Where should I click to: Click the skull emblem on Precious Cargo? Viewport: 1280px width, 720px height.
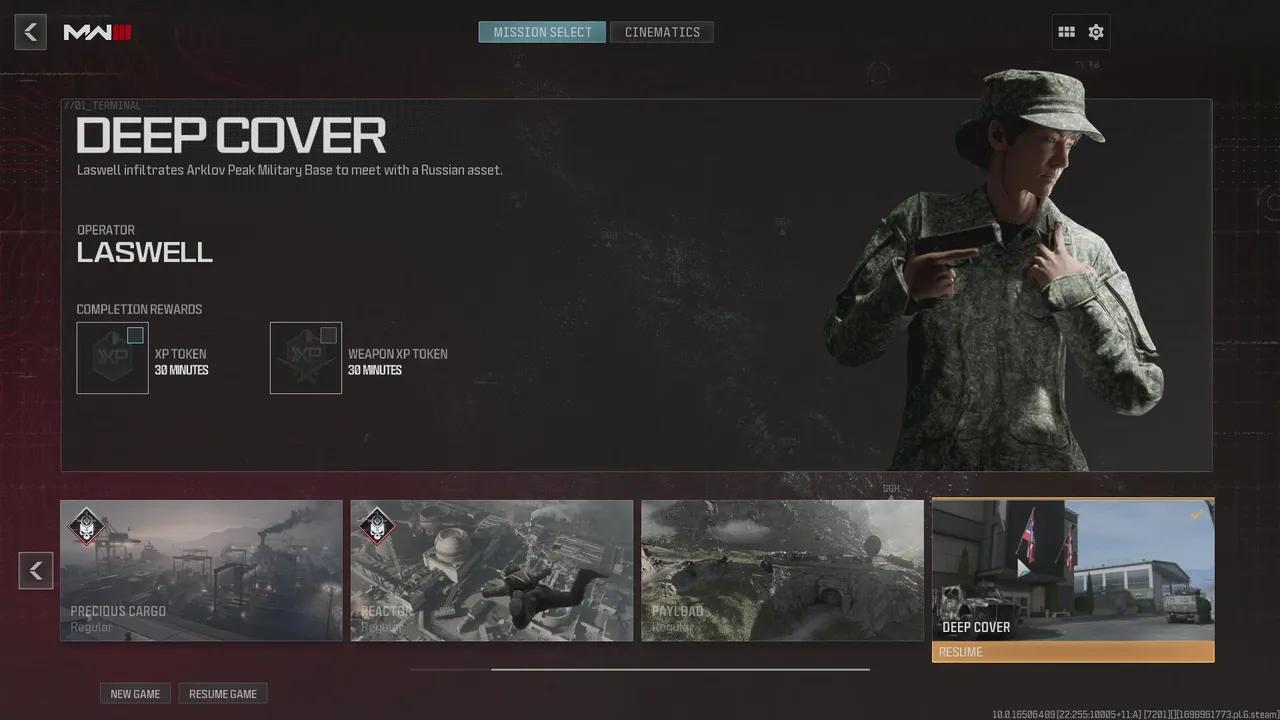(x=86, y=528)
